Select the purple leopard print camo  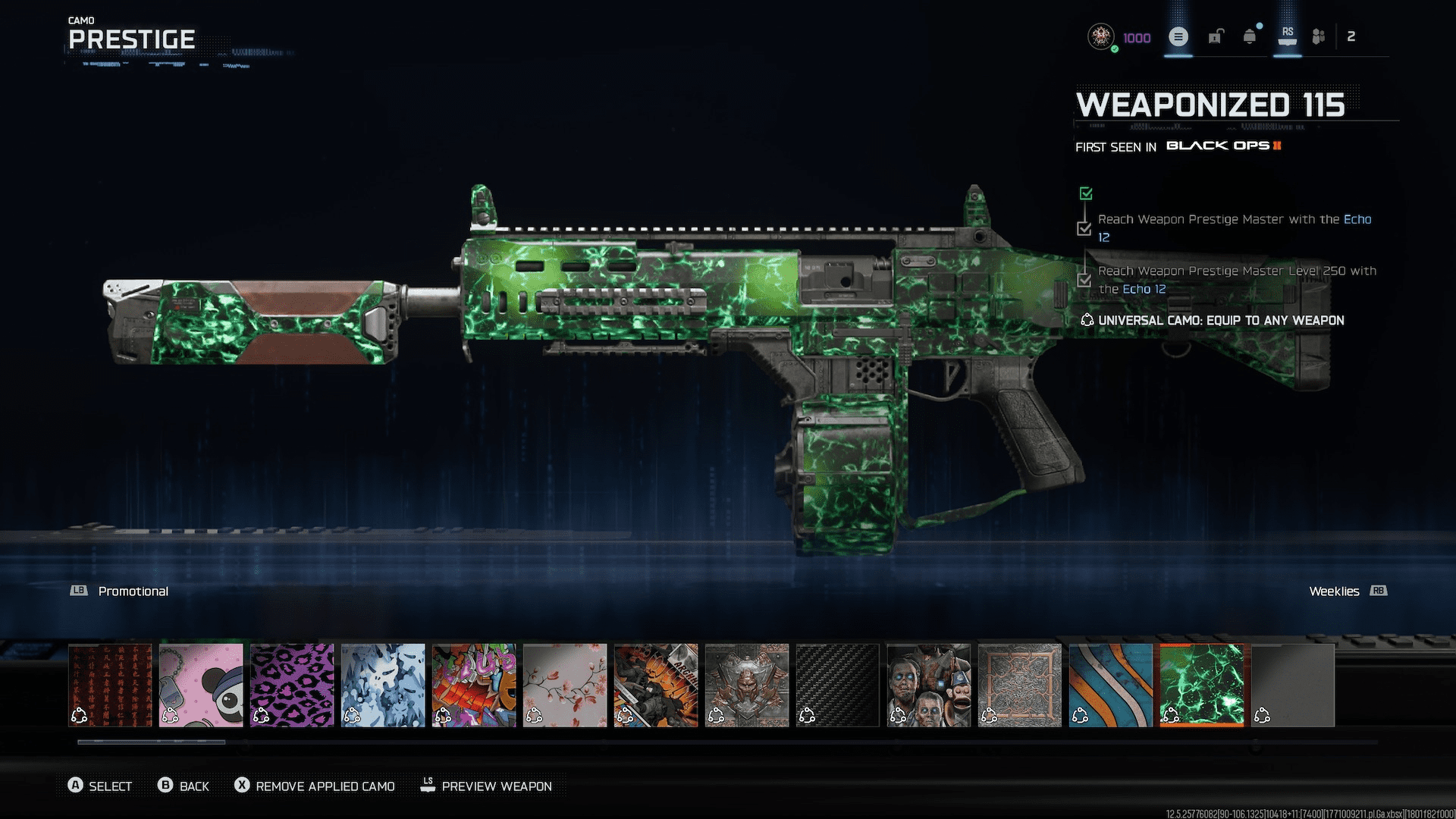coord(292,685)
